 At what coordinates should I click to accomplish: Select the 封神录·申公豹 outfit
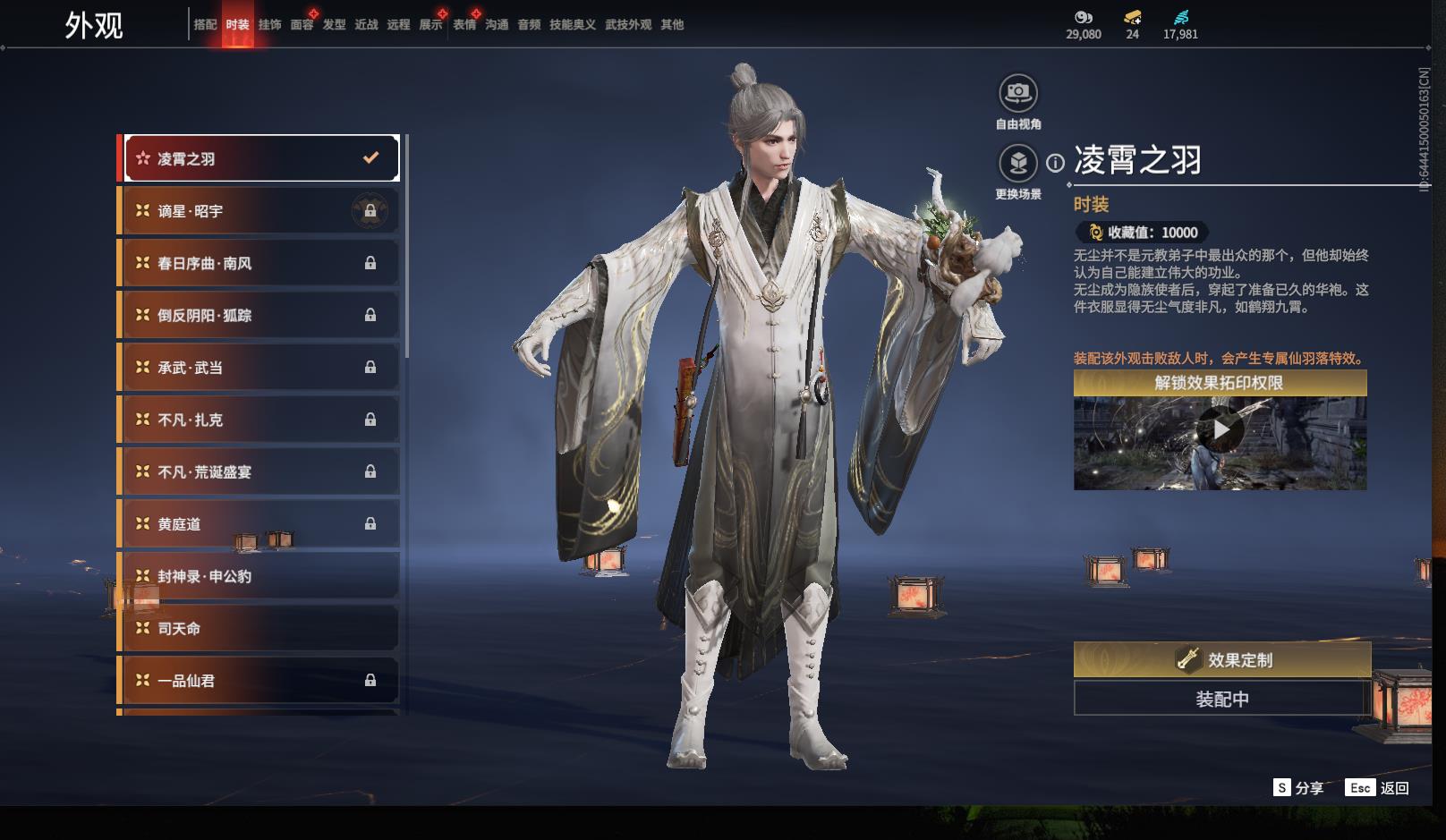click(260, 576)
